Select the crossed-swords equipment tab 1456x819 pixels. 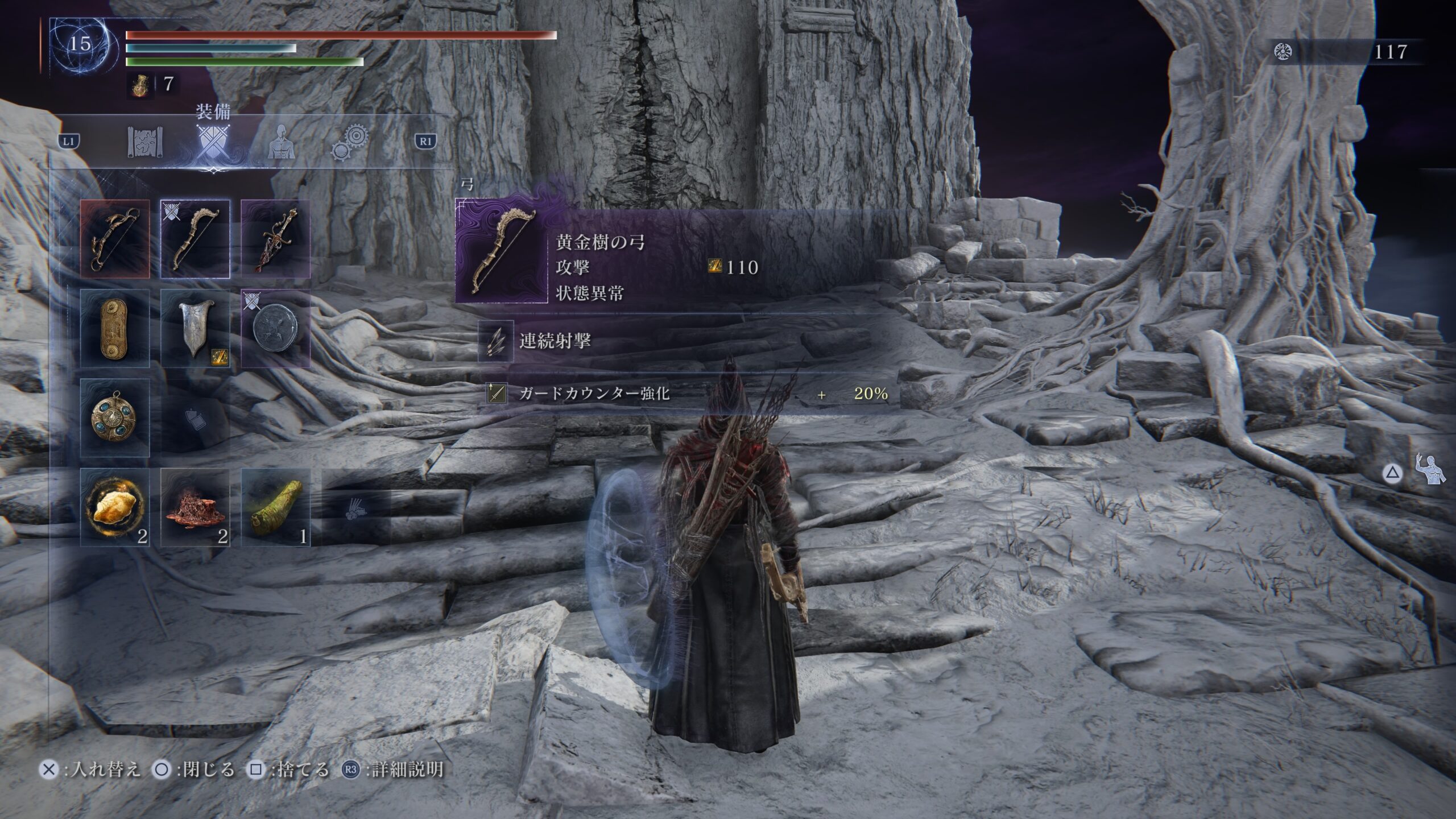tap(213, 142)
